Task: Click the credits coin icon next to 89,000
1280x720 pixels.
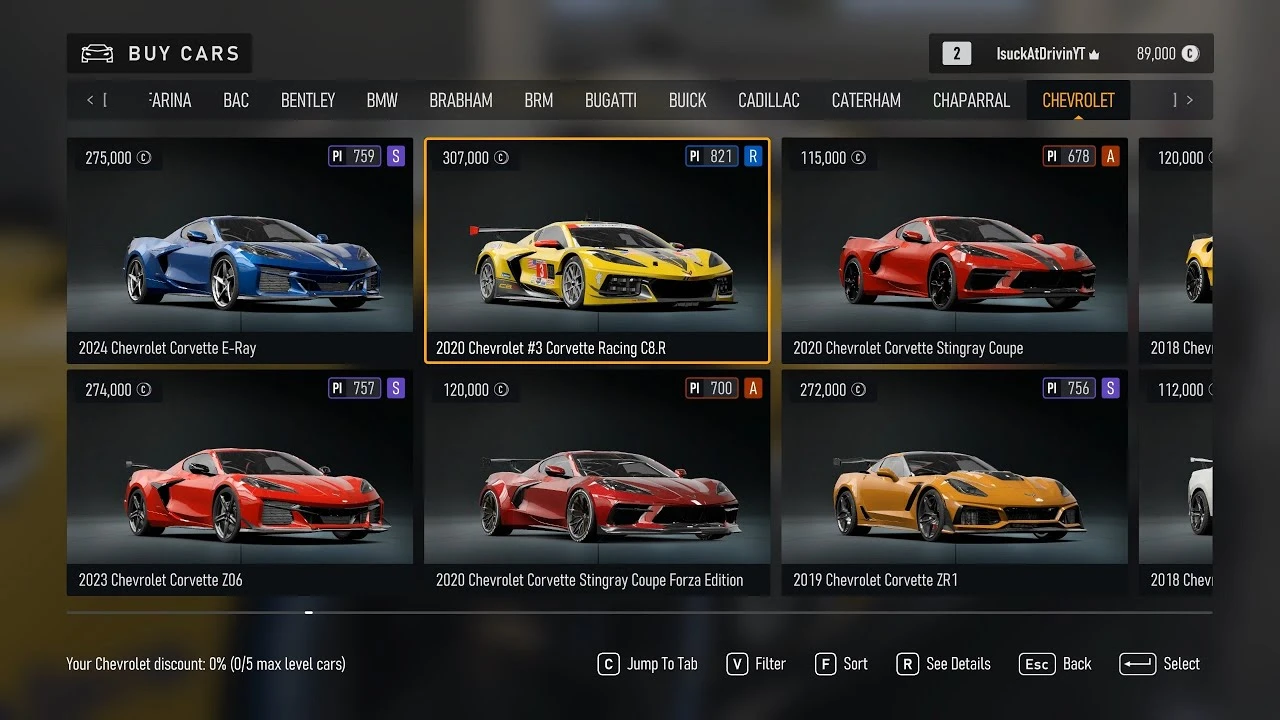Action: (x=1190, y=54)
